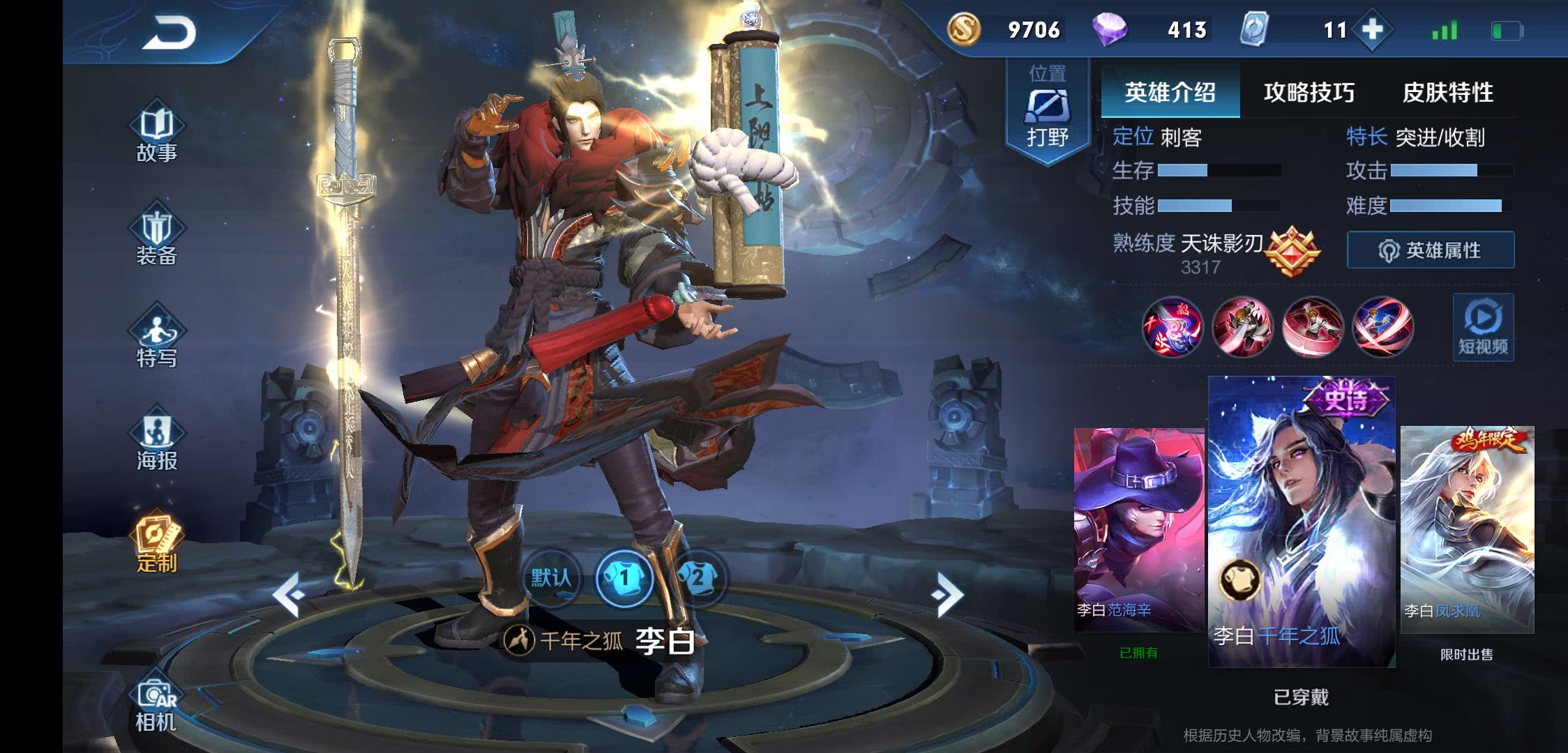Go back using the return arrow
The width and height of the screenshot is (1568, 753).
click(169, 33)
